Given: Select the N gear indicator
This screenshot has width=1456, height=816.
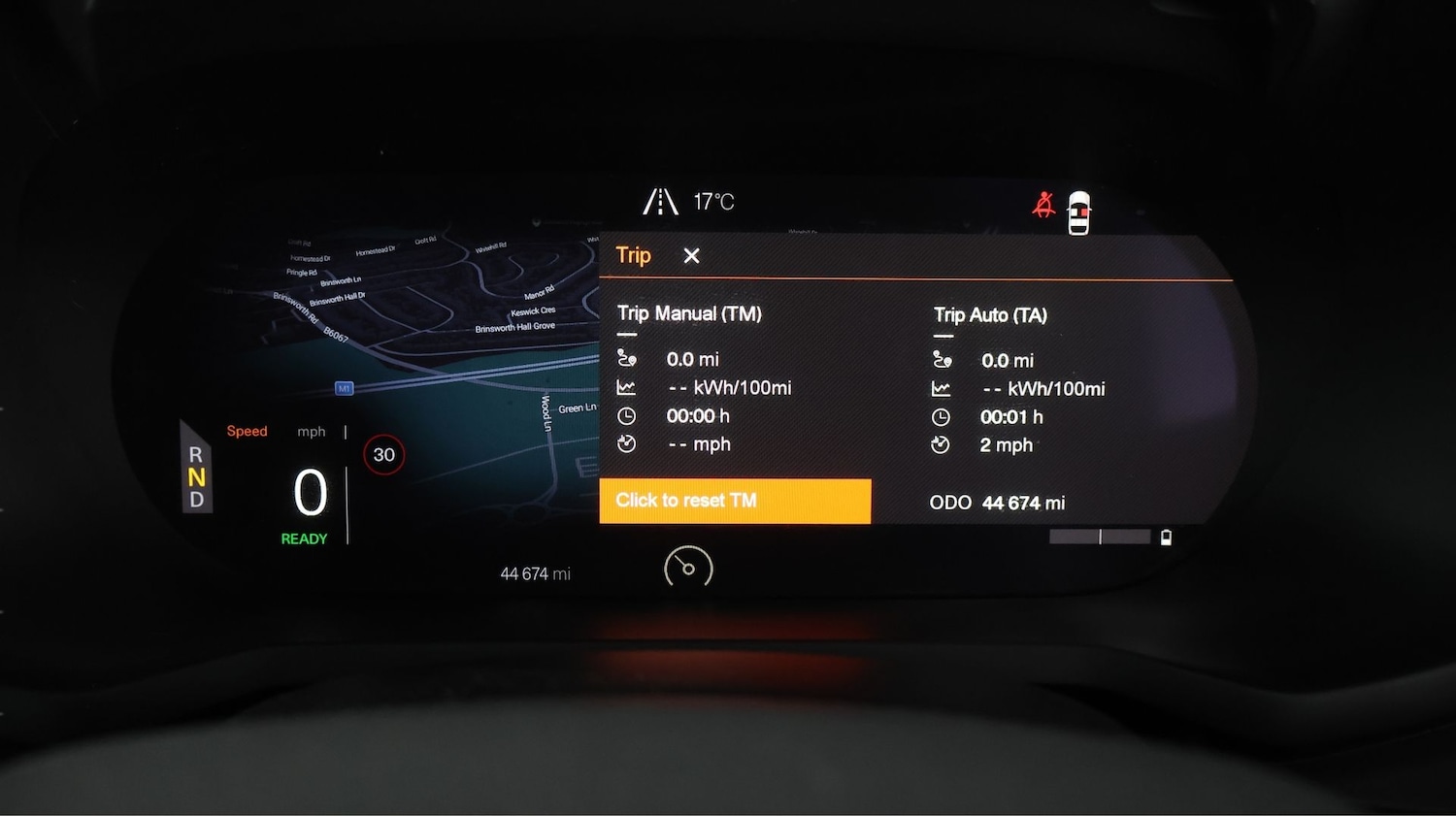Looking at the screenshot, I should pos(196,476).
